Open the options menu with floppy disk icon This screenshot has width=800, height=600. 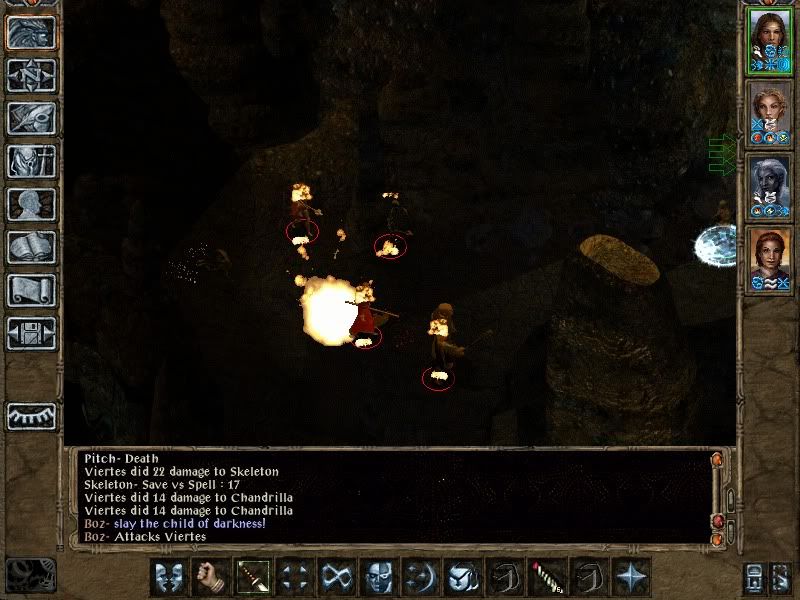(x=31, y=333)
